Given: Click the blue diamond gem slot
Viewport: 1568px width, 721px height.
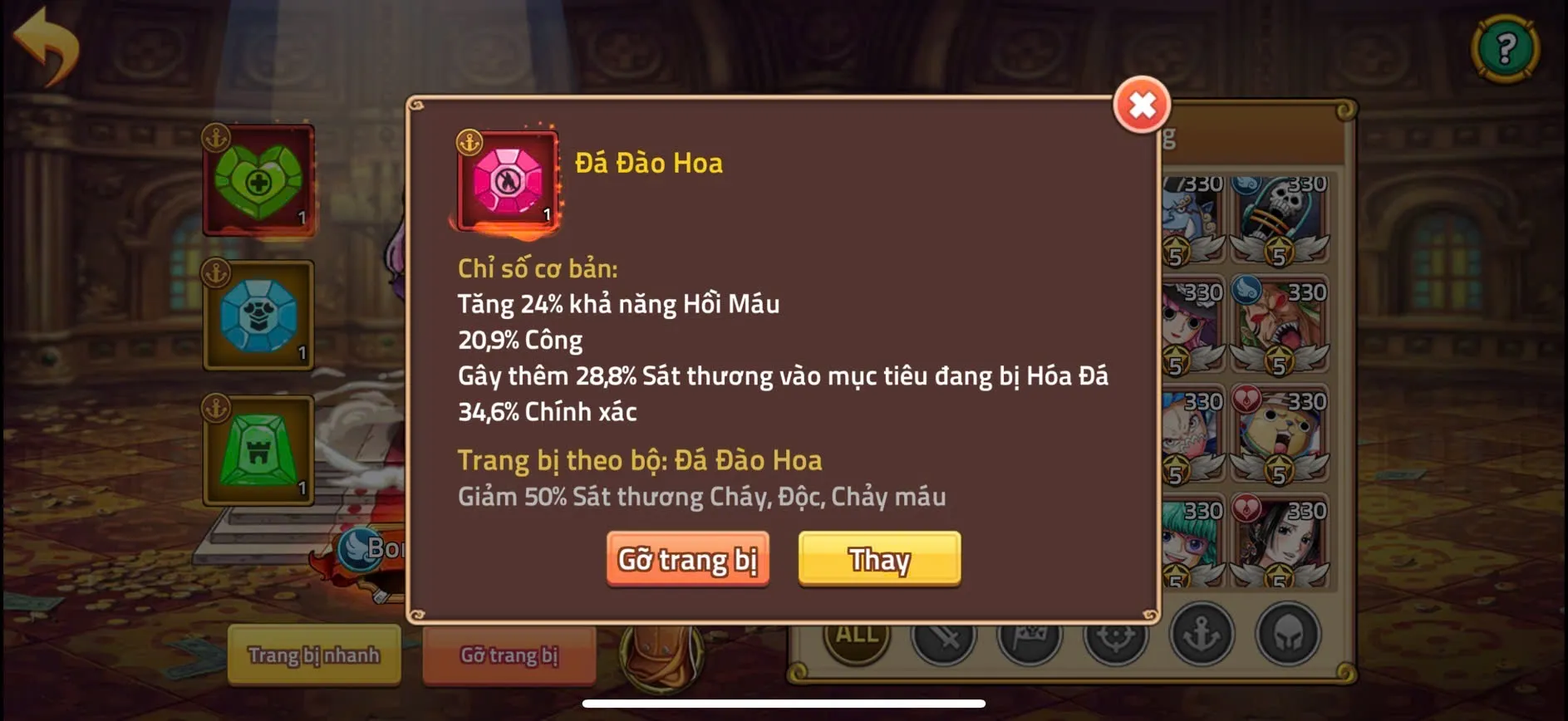Looking at the screenshot, I should [256, 316].
